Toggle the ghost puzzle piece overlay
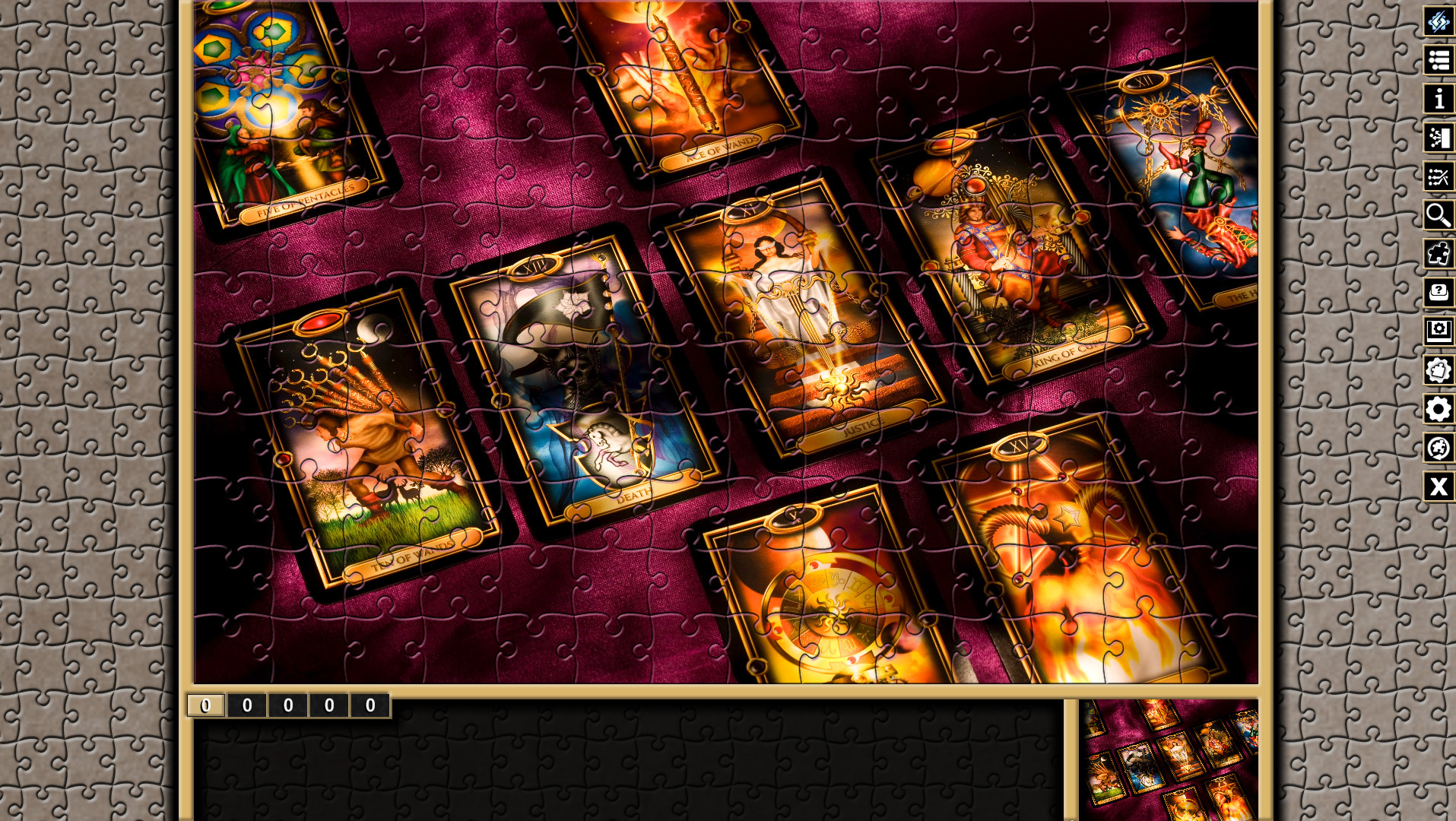1456x821 pixels. pos(1438,255)
